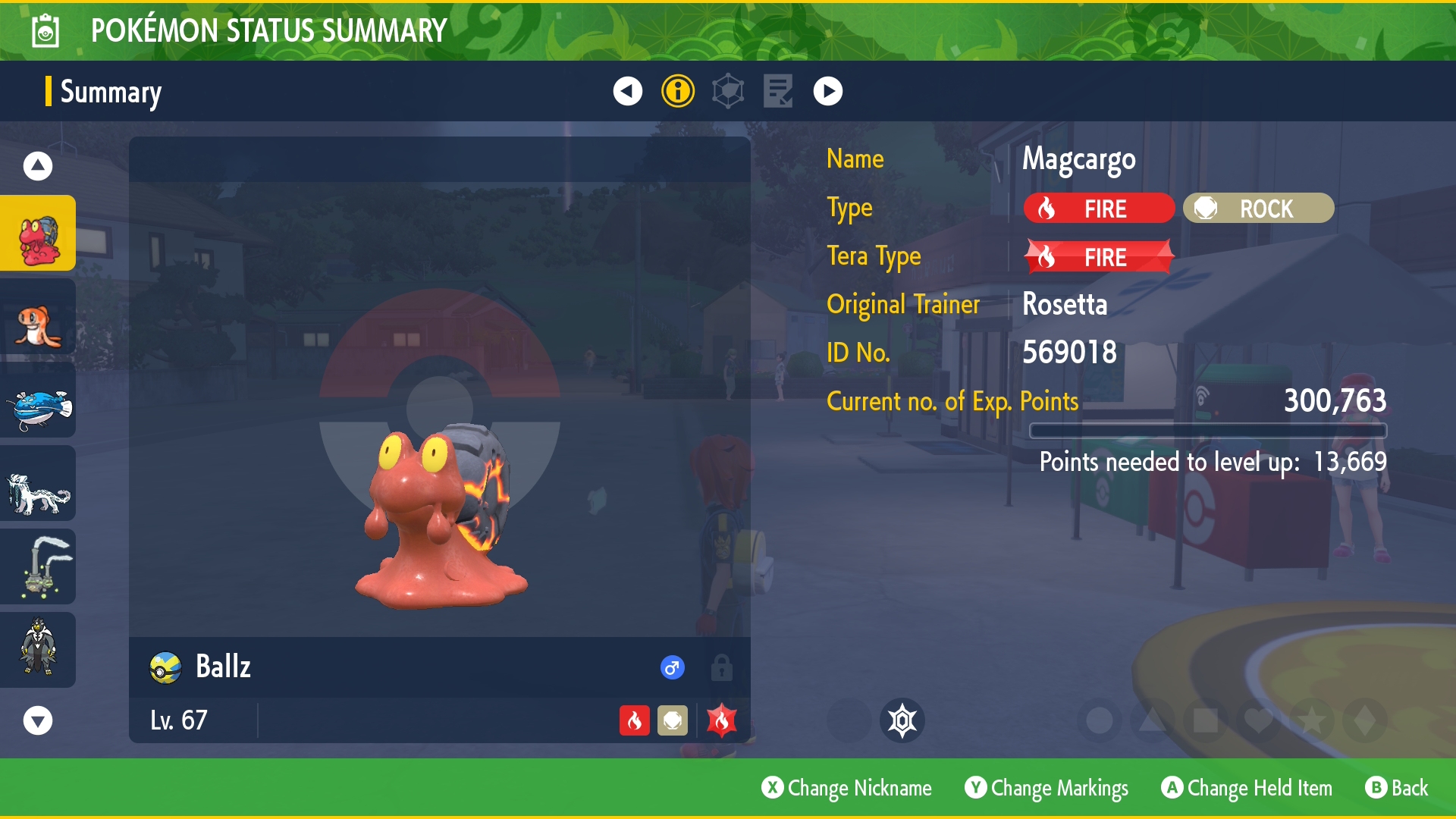This screenshot has width=1456, height=819.
Task: Click Change Nickname option
Action: (x=847, y=788)
